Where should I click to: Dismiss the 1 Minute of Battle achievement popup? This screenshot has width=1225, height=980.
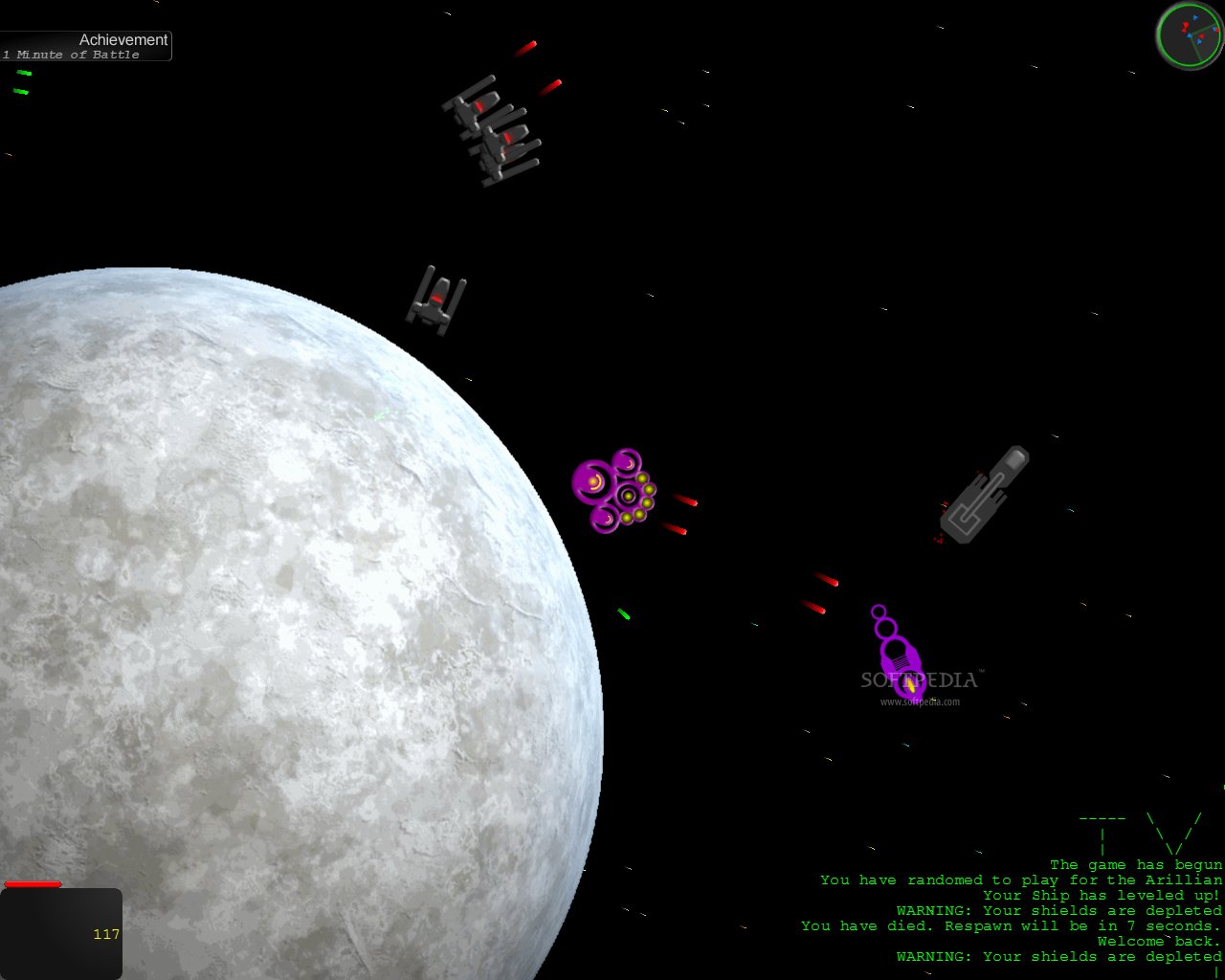[86, 46]
